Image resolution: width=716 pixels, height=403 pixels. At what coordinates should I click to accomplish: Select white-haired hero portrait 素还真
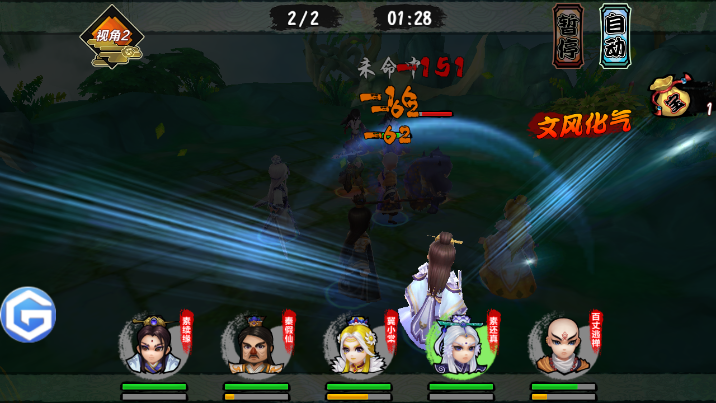pos(459,347)
